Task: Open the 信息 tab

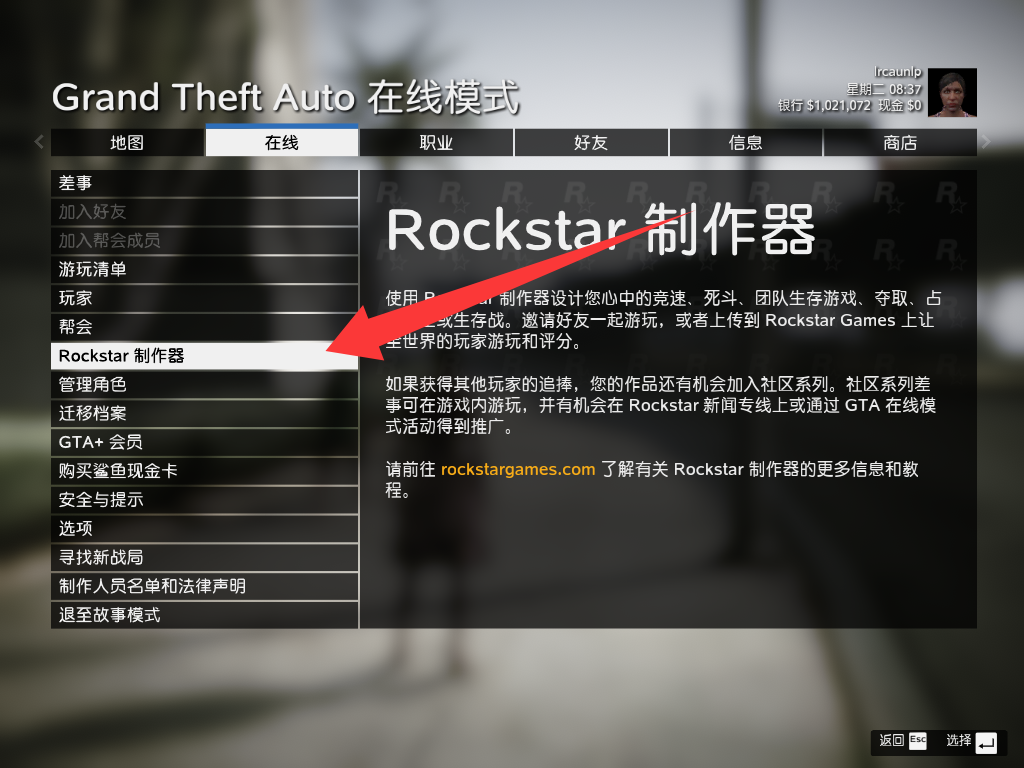Action: (745, 143)
